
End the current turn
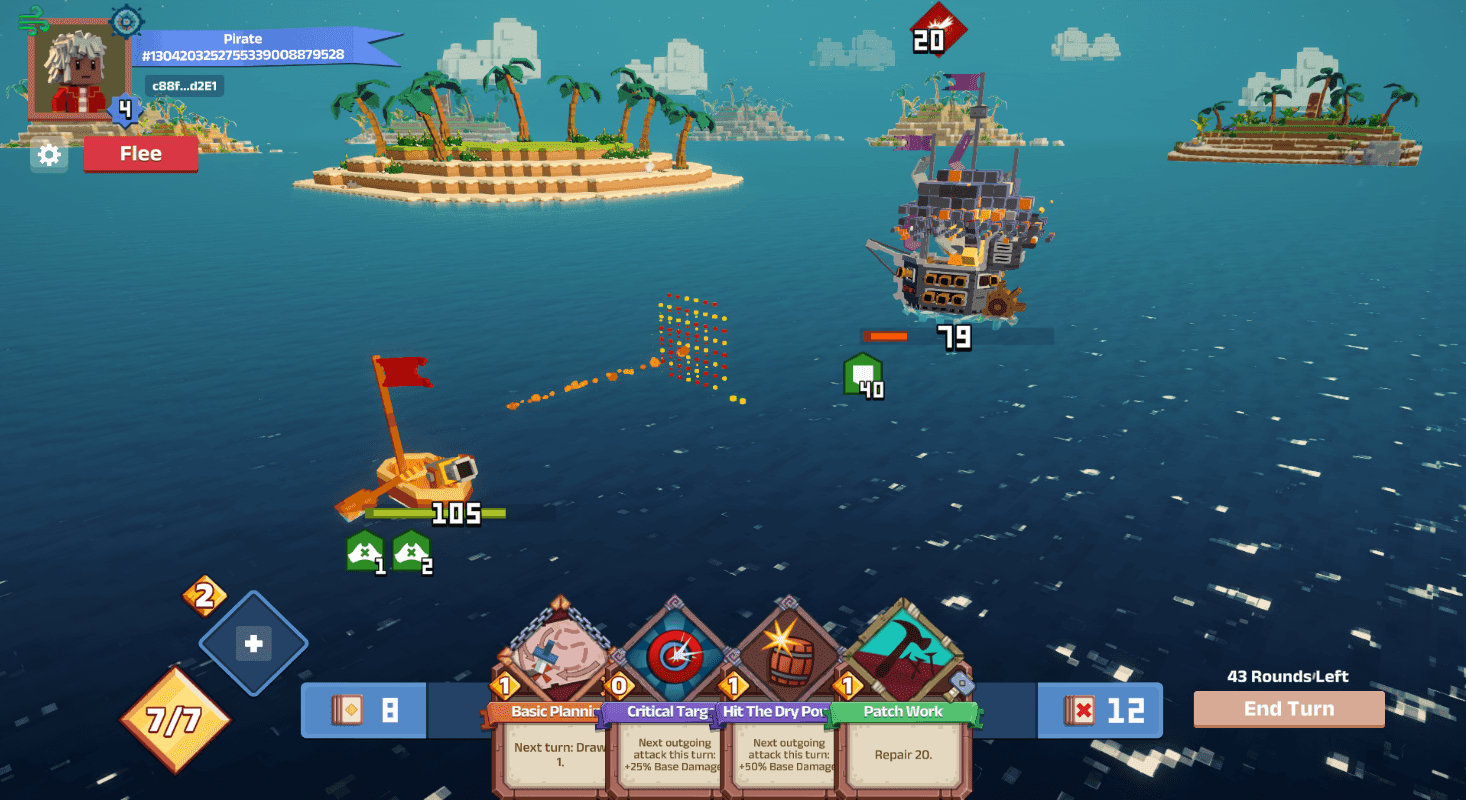point(1288,709)
